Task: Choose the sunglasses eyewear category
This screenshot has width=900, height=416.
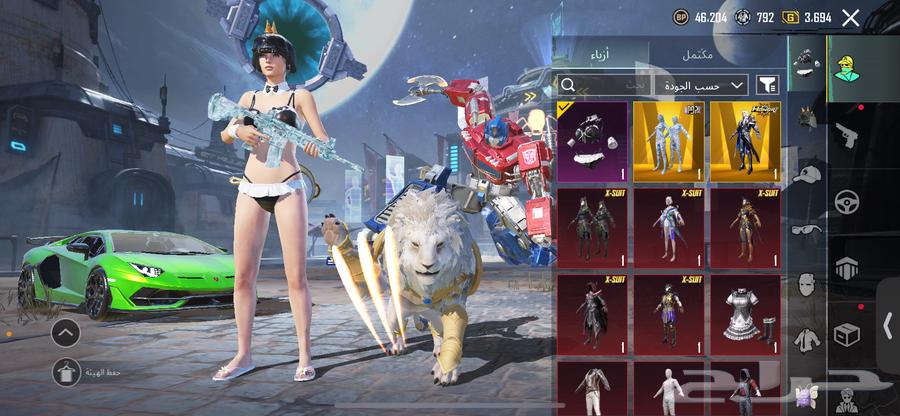Action: (x=806, y=229)
